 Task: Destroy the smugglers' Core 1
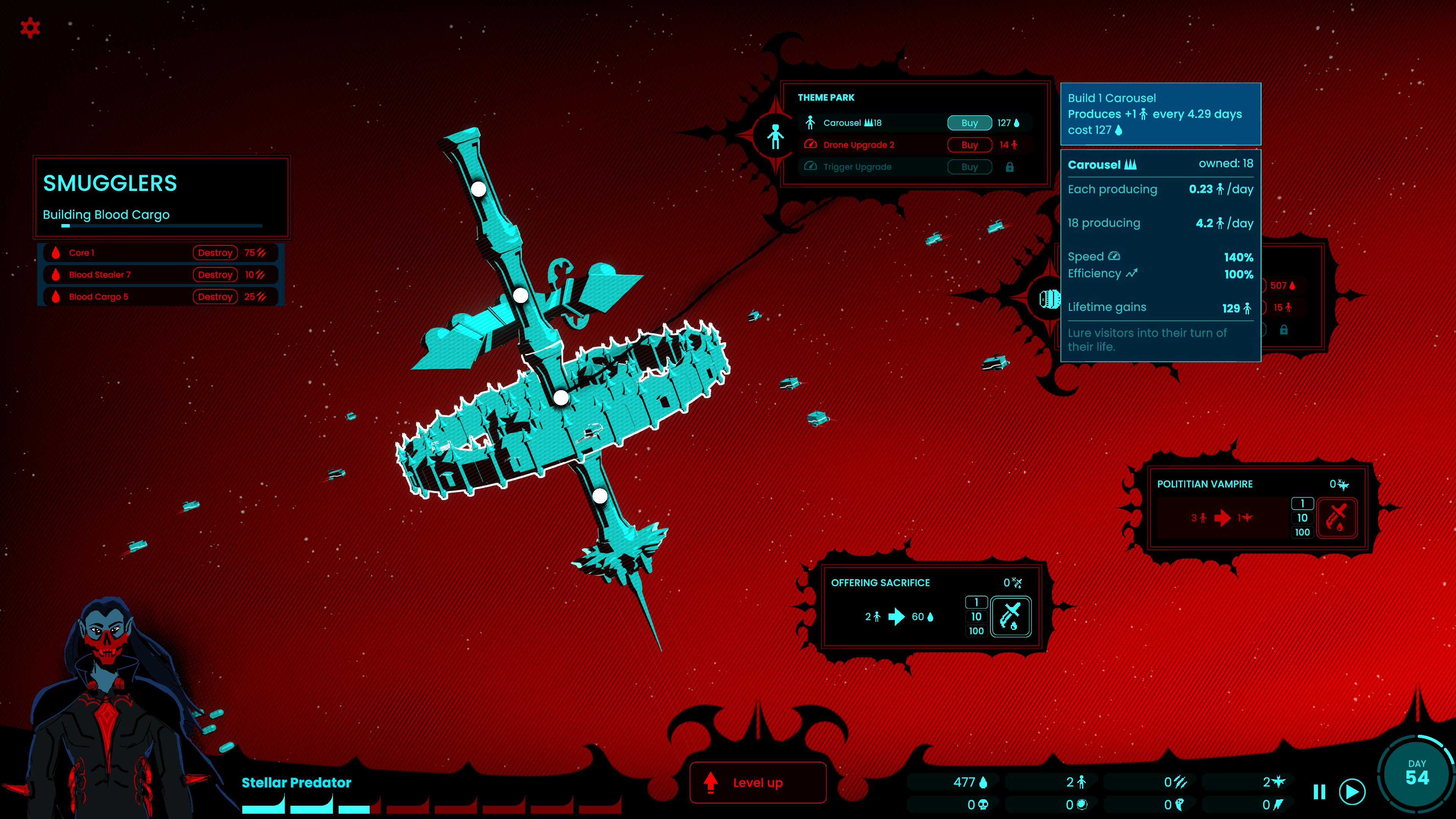point(215,253)
